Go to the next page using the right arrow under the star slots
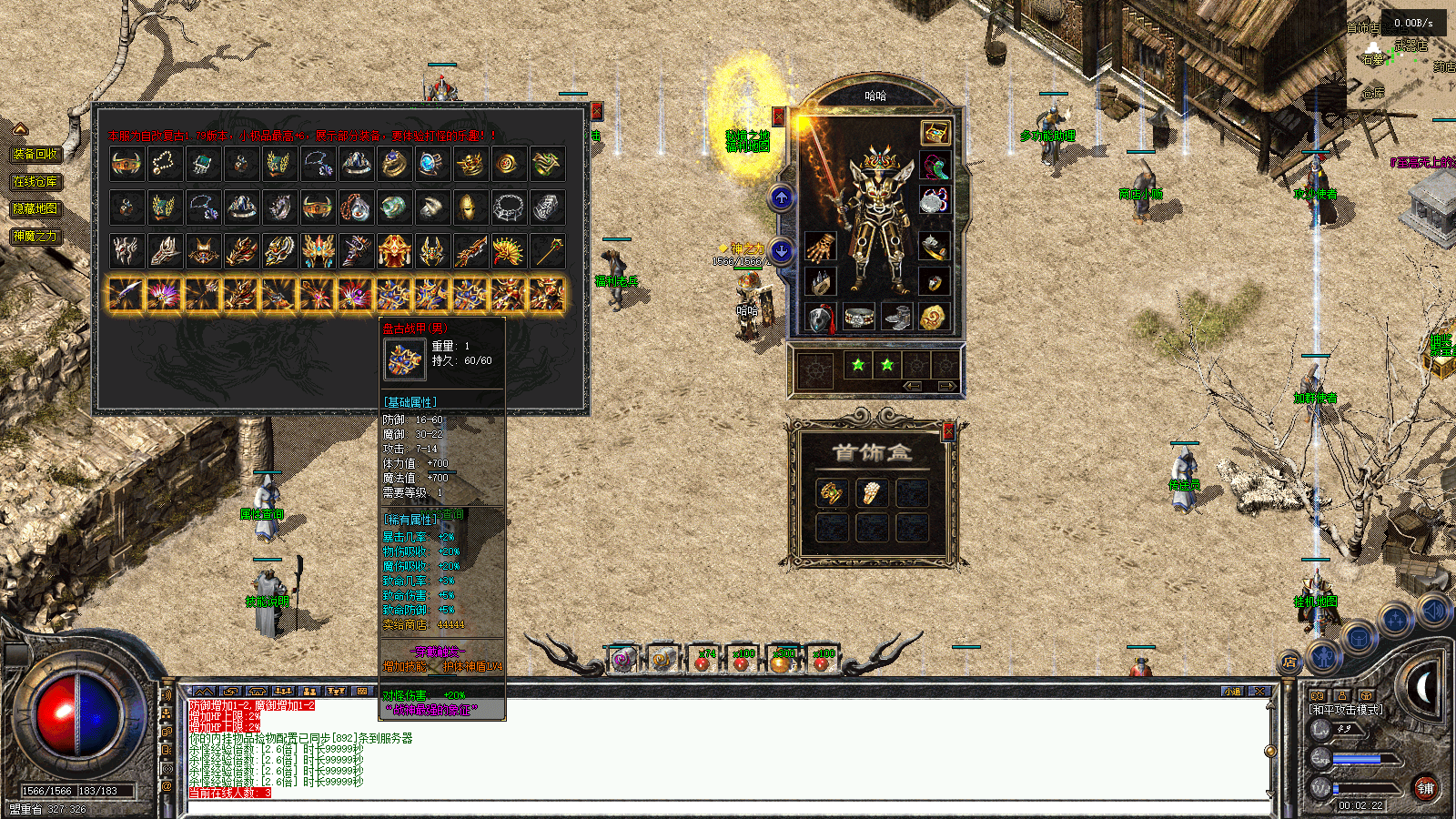1456x819 pixels. (945, 387)
